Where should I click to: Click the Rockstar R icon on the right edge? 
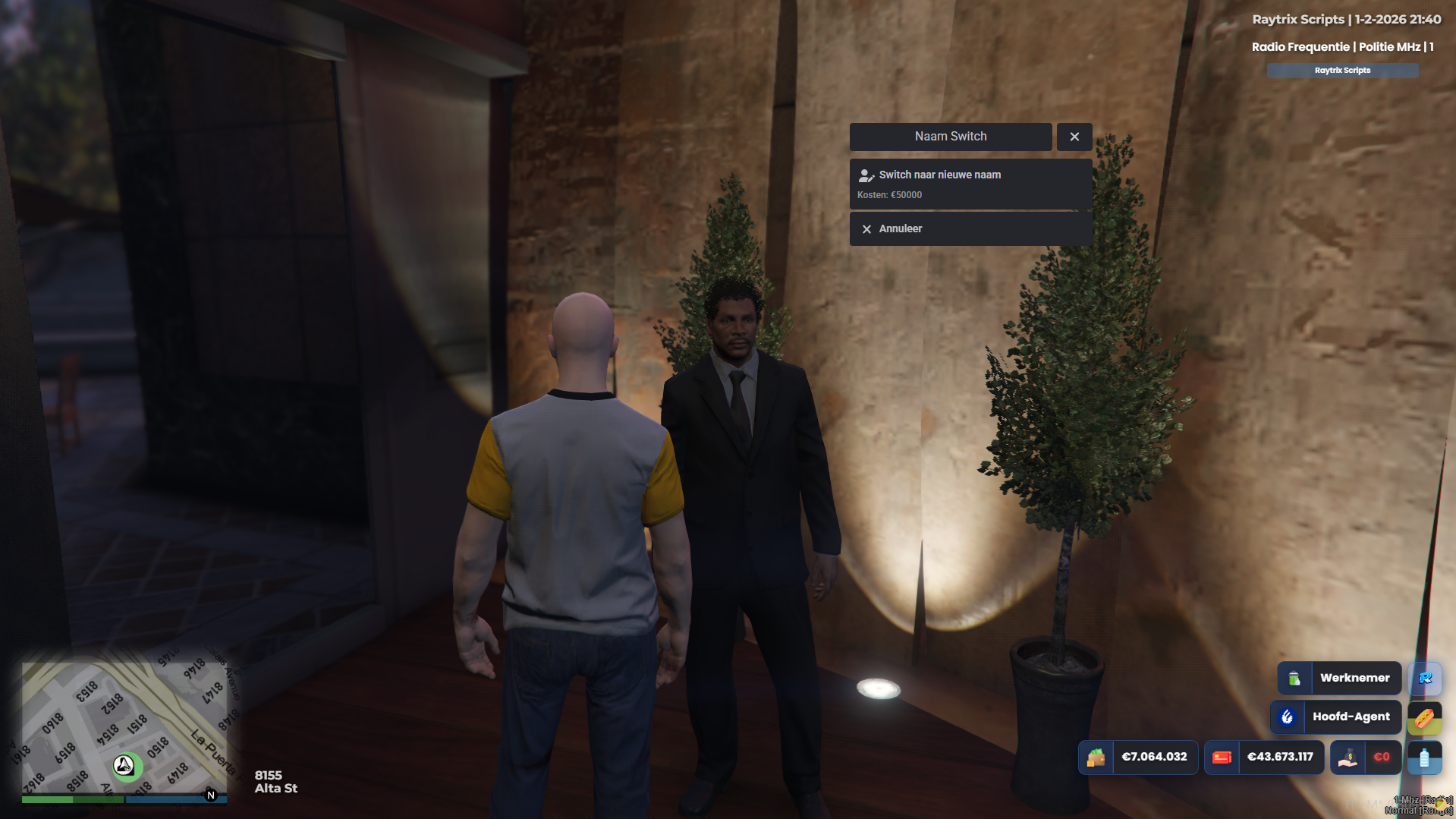click(1426, 679)
